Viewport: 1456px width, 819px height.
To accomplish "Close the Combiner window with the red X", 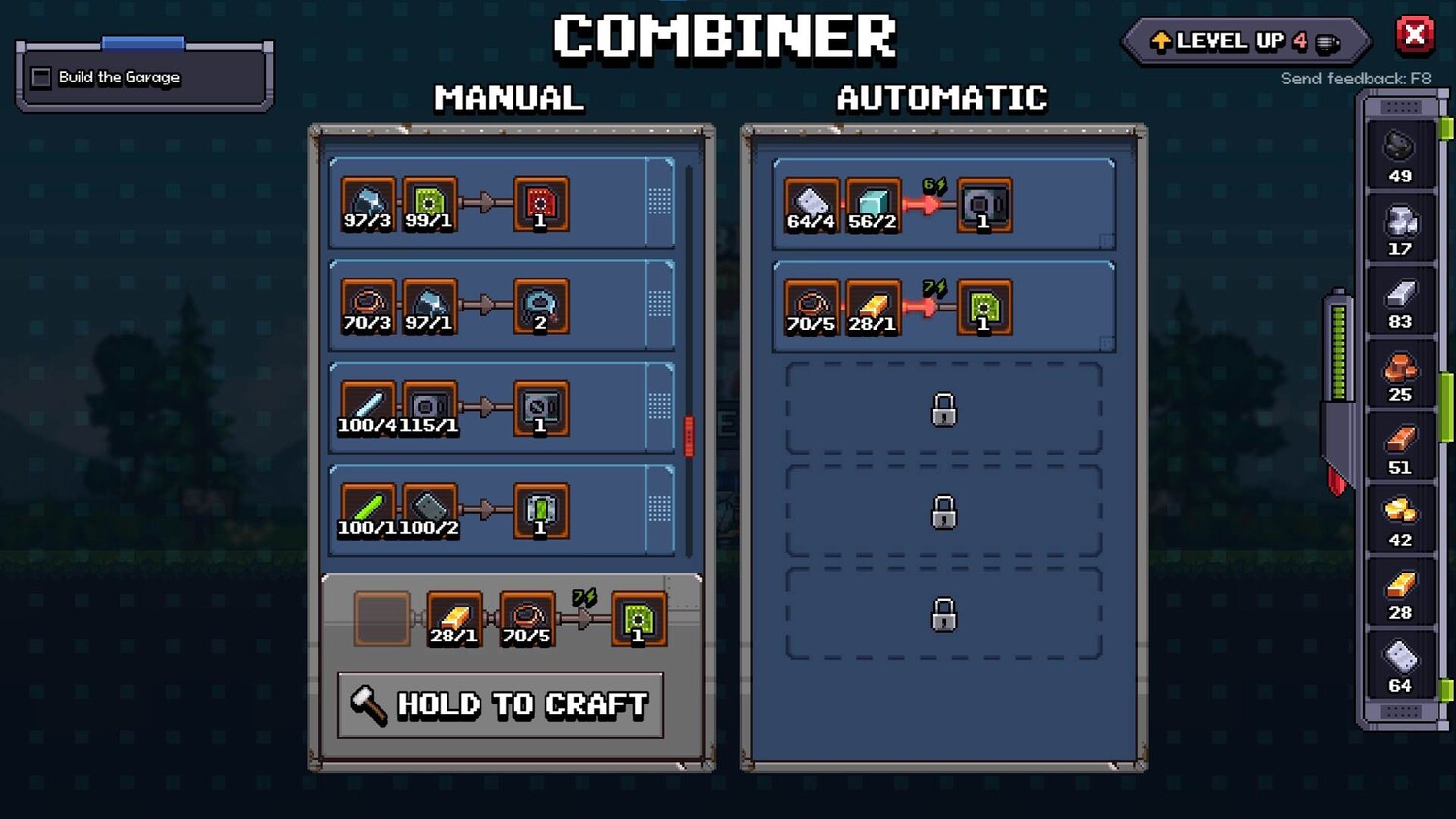I will click(x=1414, y=36).
